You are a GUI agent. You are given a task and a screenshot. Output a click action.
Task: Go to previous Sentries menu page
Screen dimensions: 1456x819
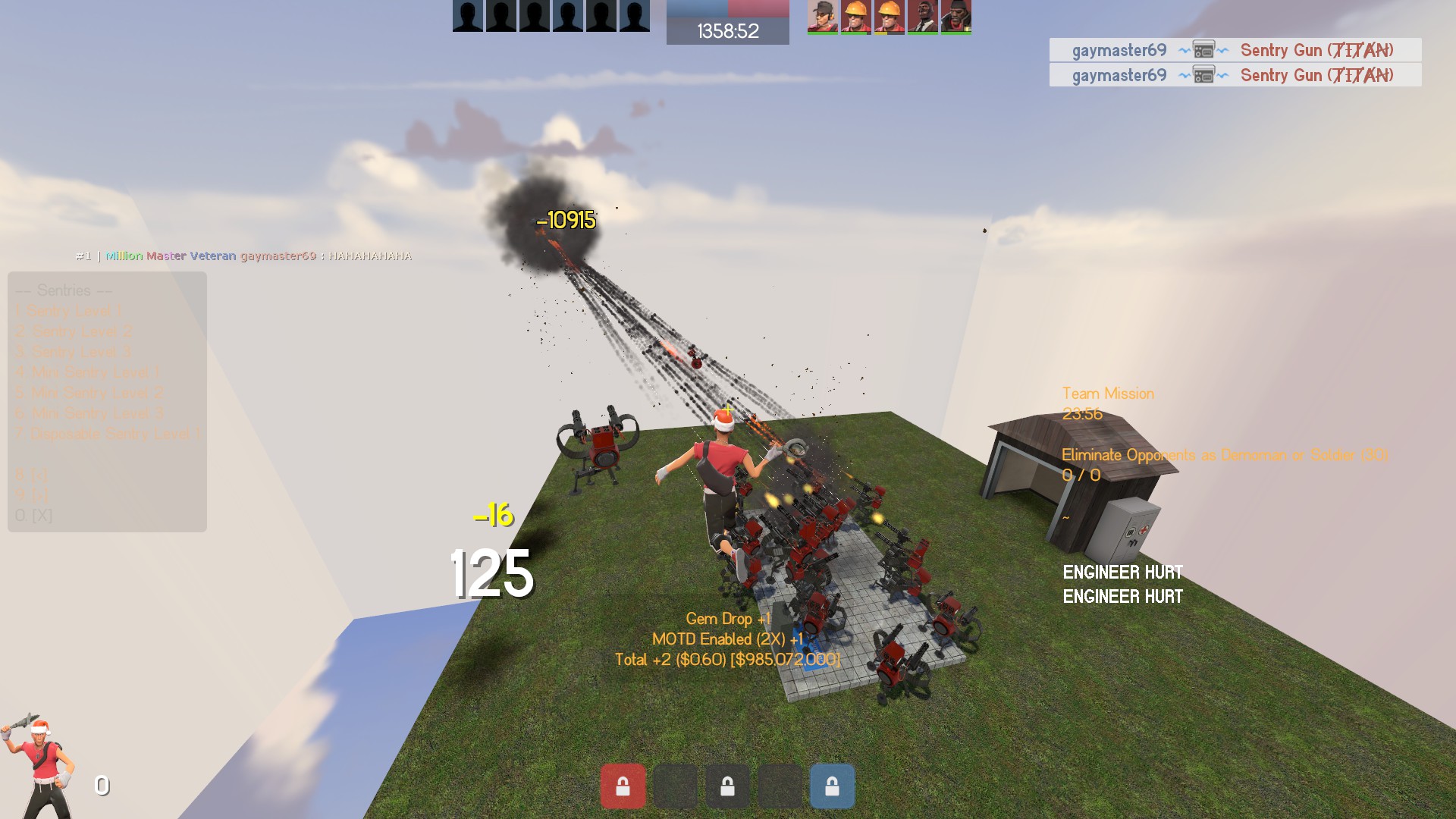point(32,475)
